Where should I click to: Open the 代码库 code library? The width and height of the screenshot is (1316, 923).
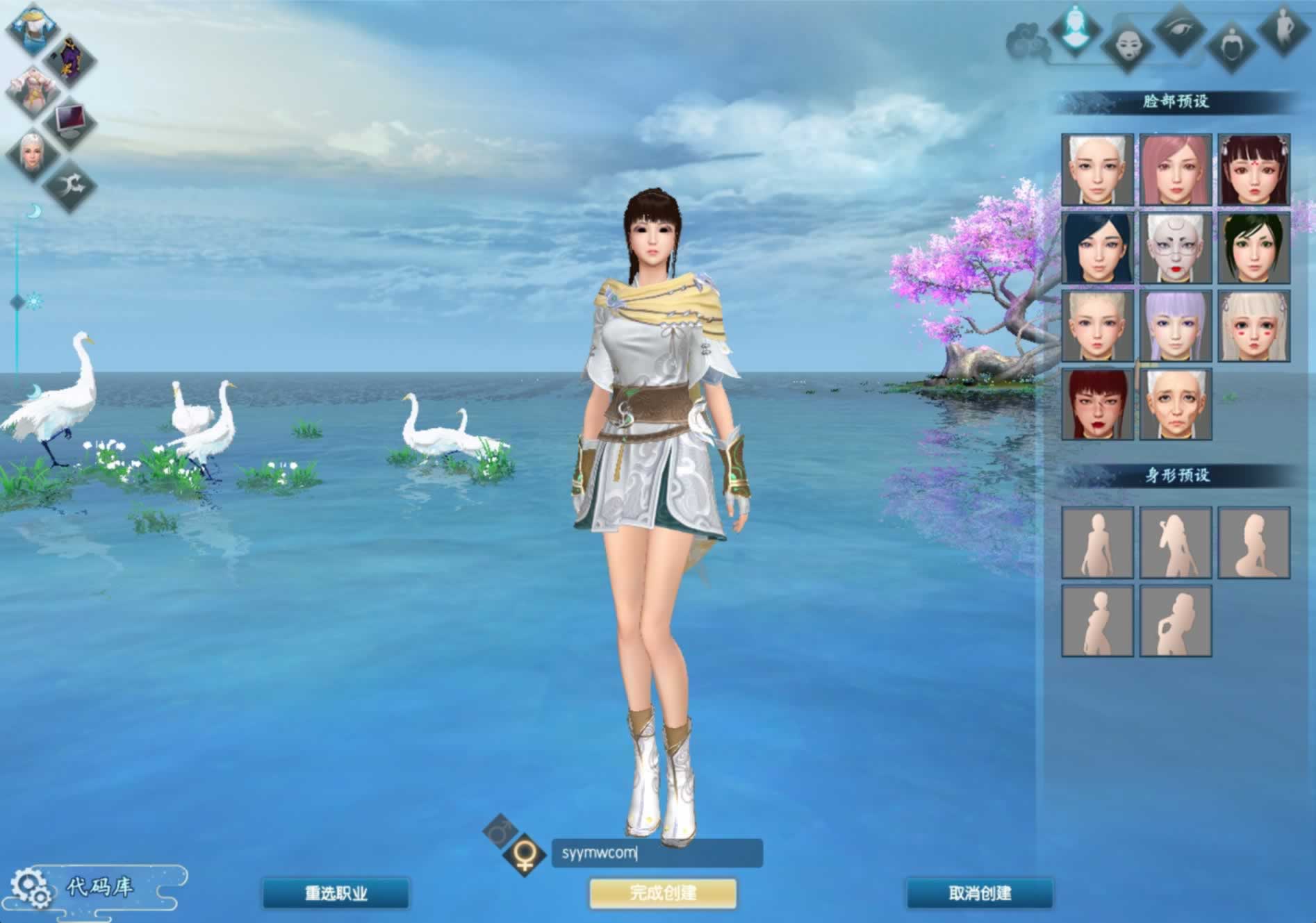tap(99, 887)
